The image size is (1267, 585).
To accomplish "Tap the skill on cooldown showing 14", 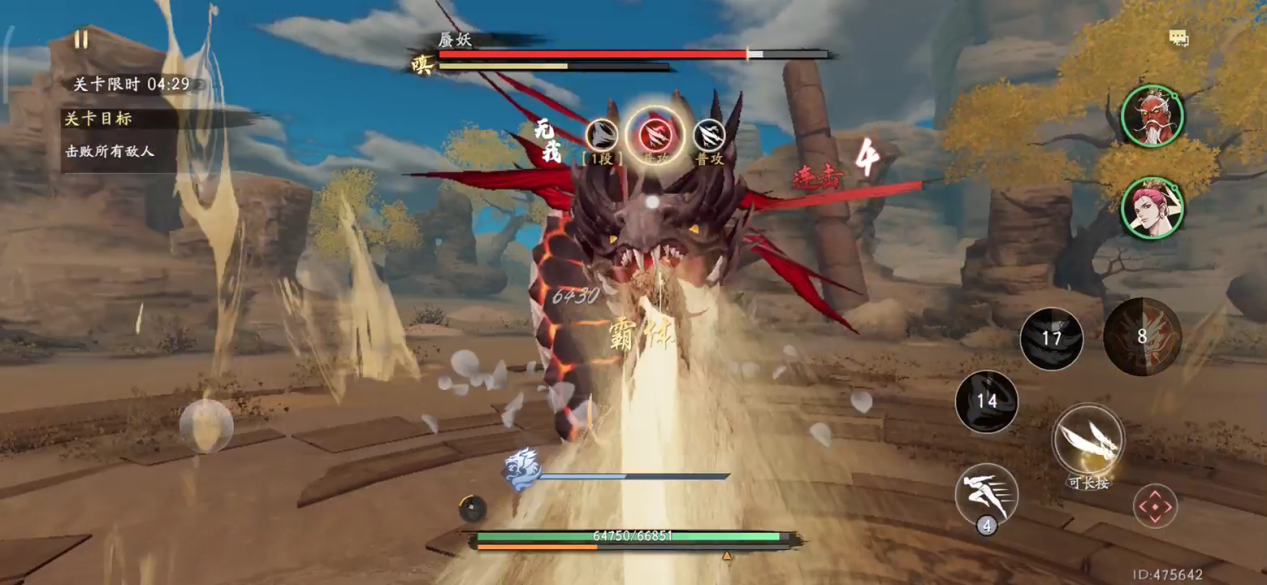I will click(986, 402).
